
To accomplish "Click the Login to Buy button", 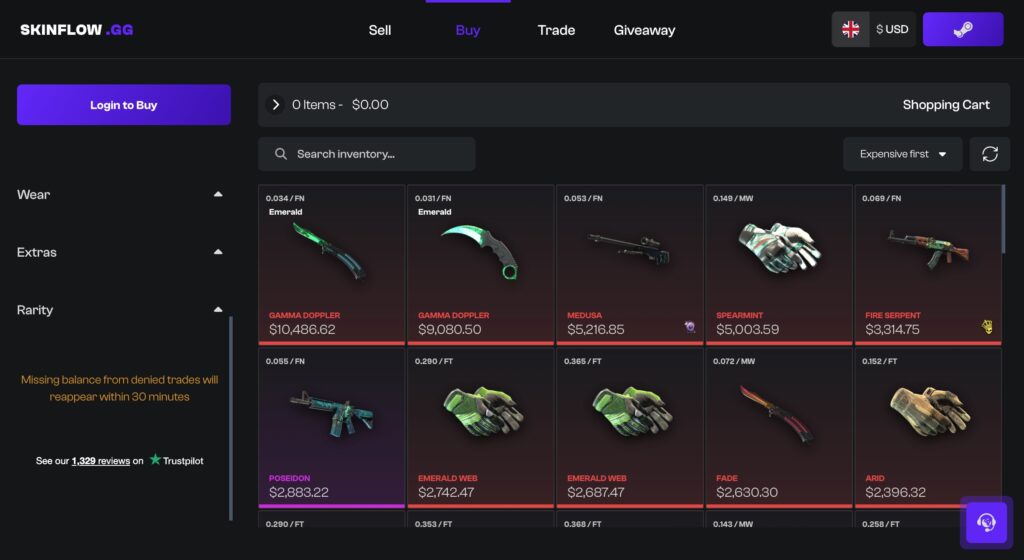I will tap(124, 105).
